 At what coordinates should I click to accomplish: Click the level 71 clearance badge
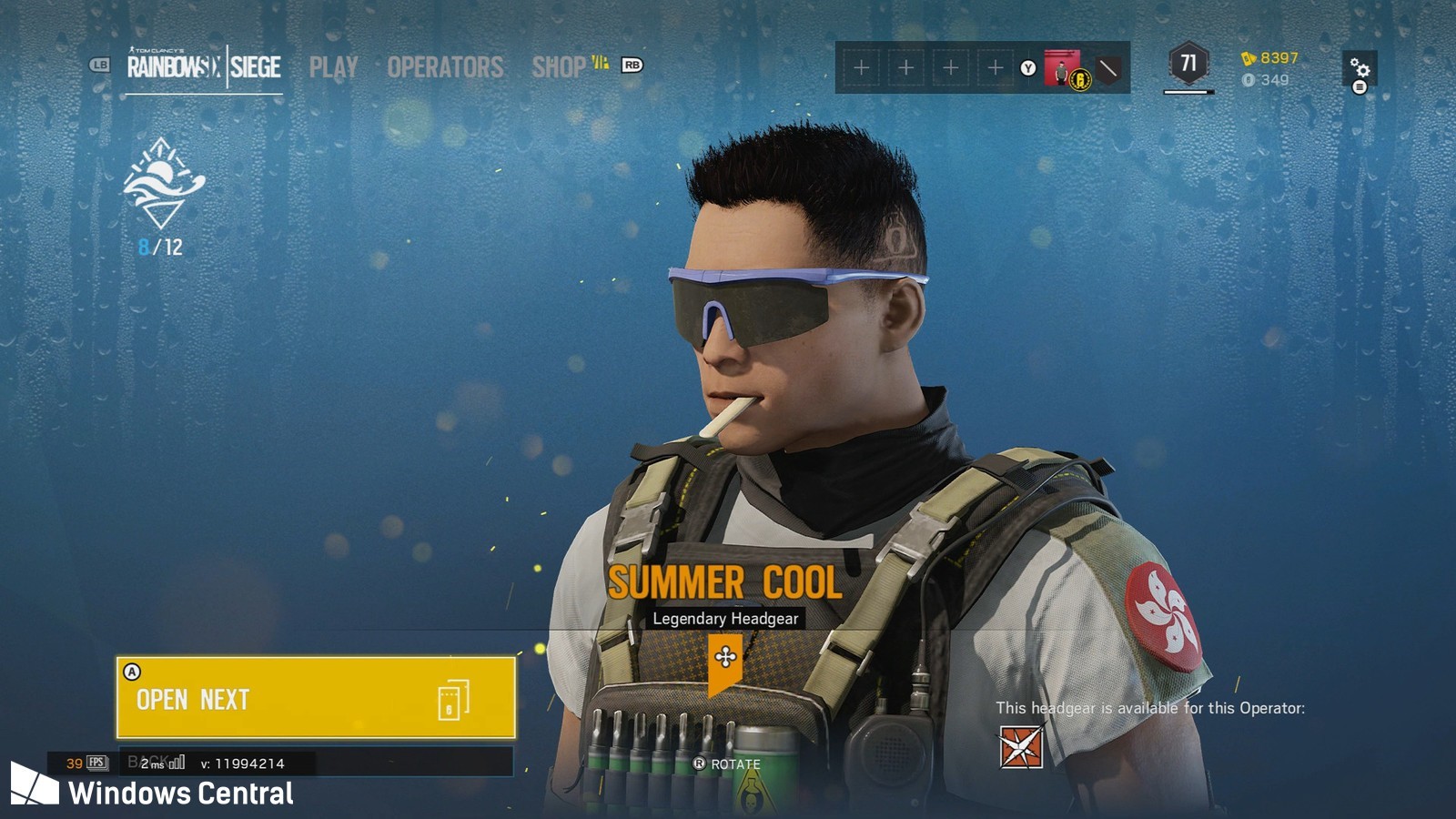1188,64
